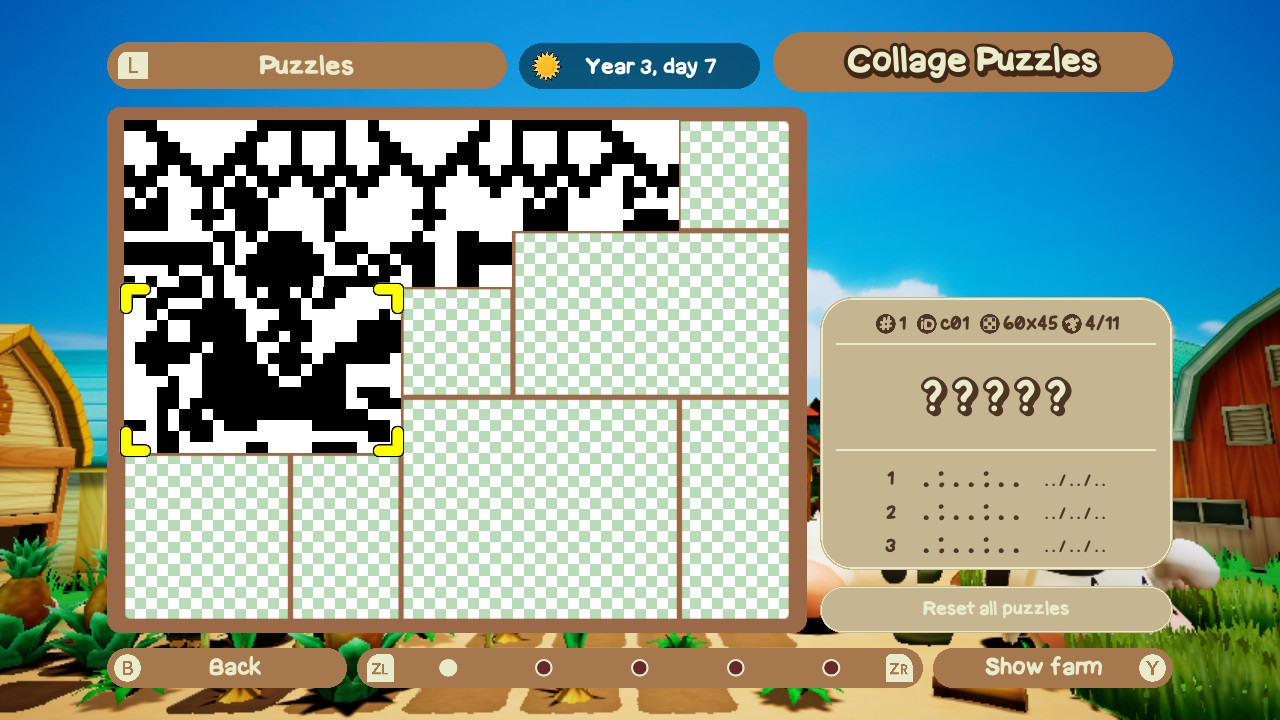Click the sun icon next to Year 3
The width and height of the screenshot is (1280, 720).
click(x=546, y=65)
